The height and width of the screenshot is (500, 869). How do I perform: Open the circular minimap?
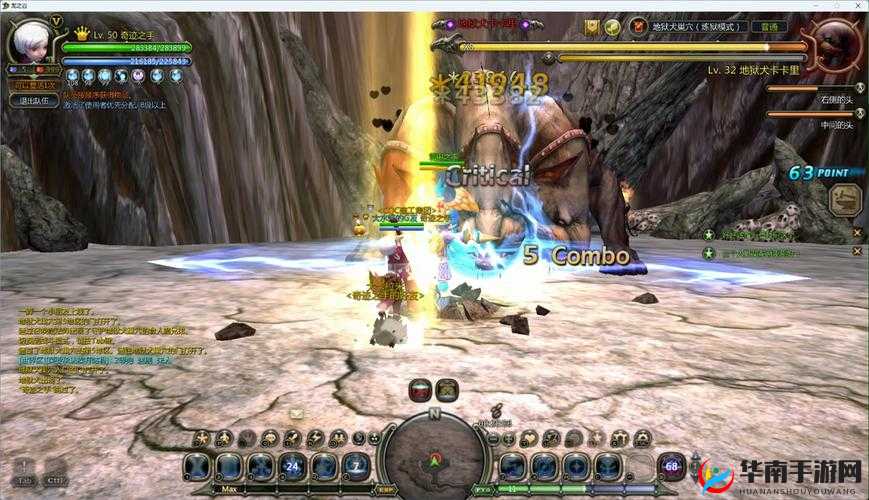433,453
